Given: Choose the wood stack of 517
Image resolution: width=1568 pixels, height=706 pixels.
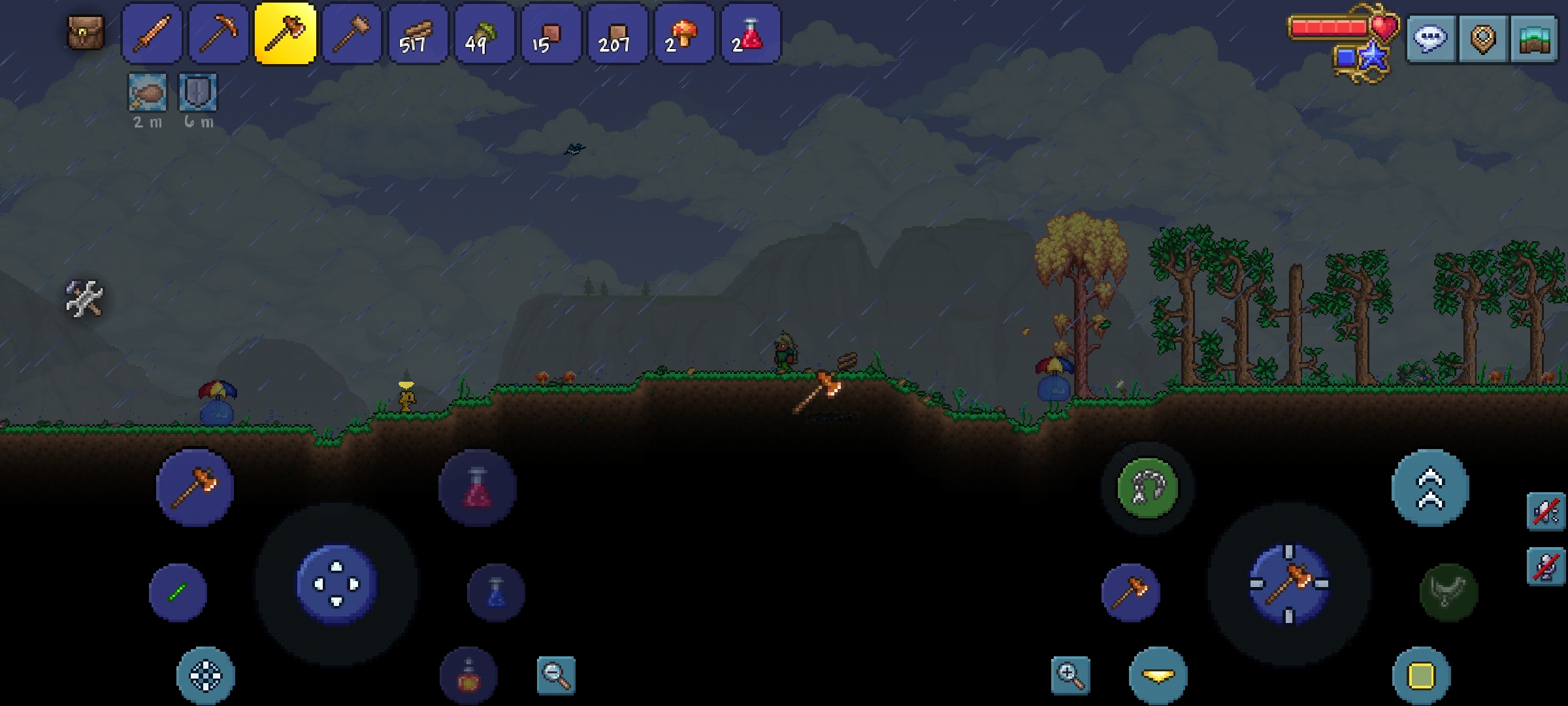Looking at the screenshot, I should (418, 33).
